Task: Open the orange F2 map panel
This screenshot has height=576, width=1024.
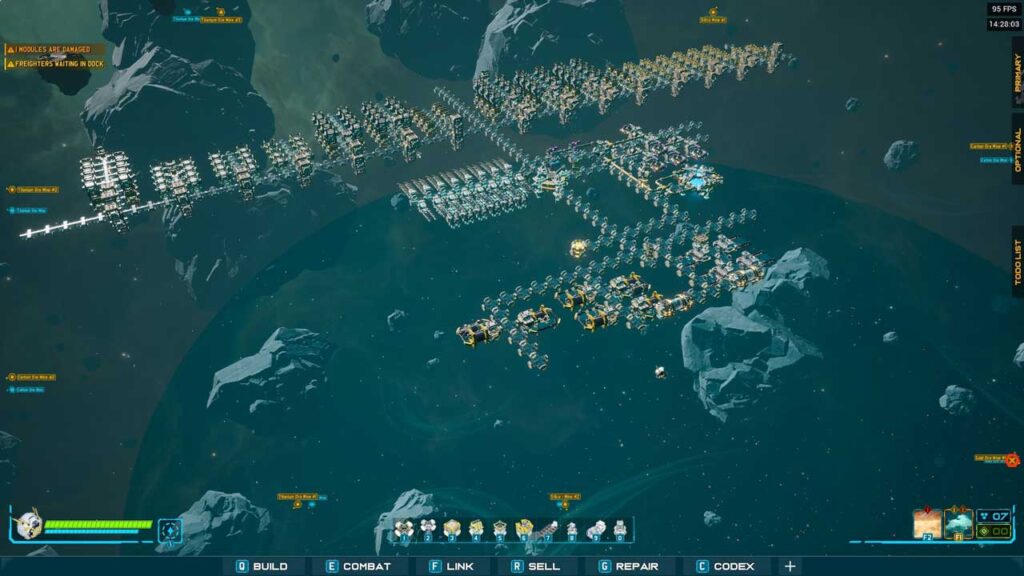Action: pyautogui.click(x=927, y=523)
